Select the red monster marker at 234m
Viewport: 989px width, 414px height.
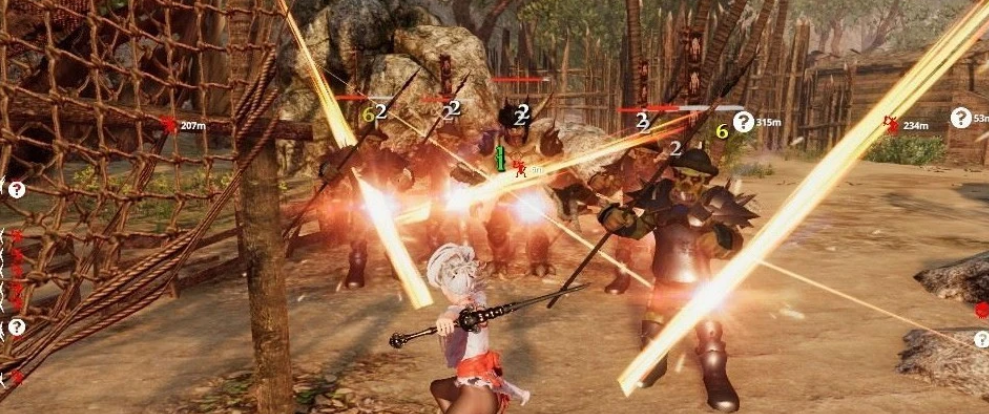(891, 124)
